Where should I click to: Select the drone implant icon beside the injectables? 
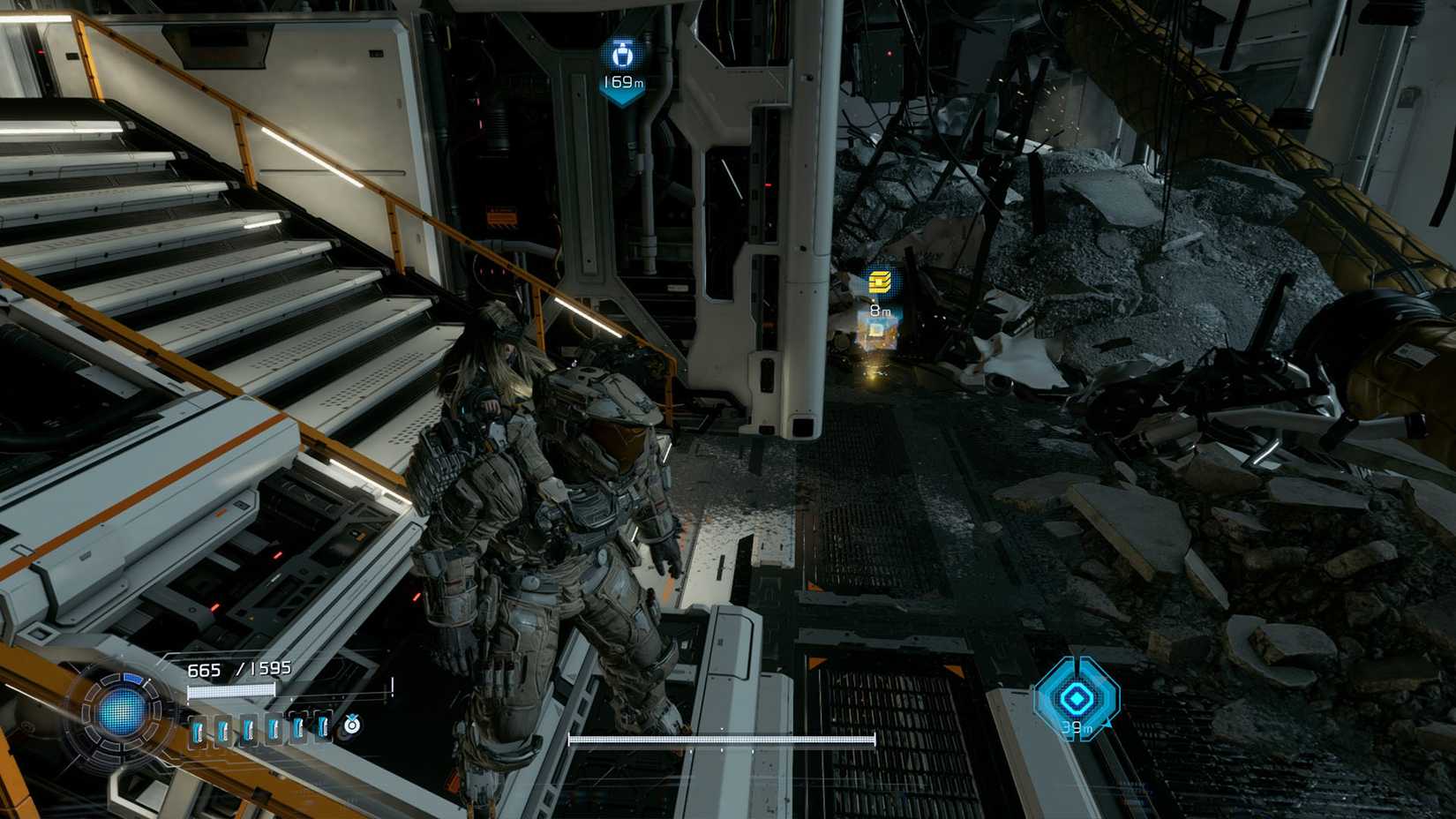pyautogui.click(x=352, y=725)
